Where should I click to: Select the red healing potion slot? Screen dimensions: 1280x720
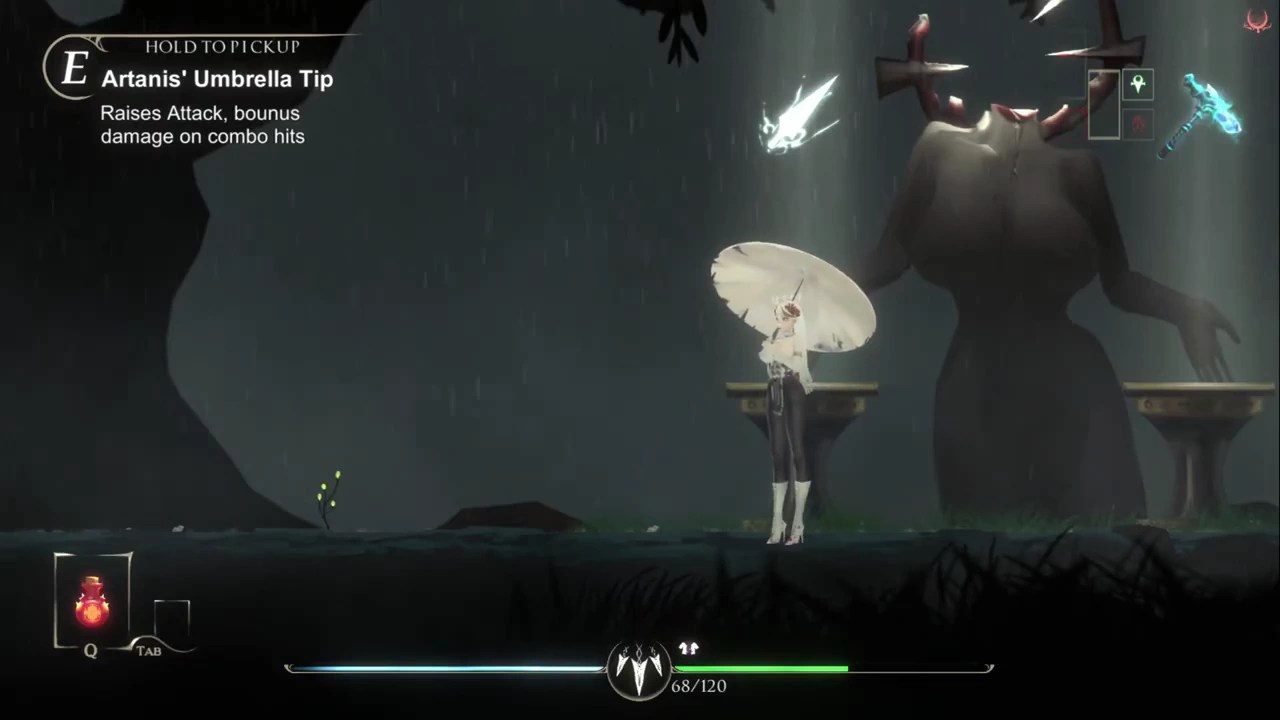(x=92, y=601)
